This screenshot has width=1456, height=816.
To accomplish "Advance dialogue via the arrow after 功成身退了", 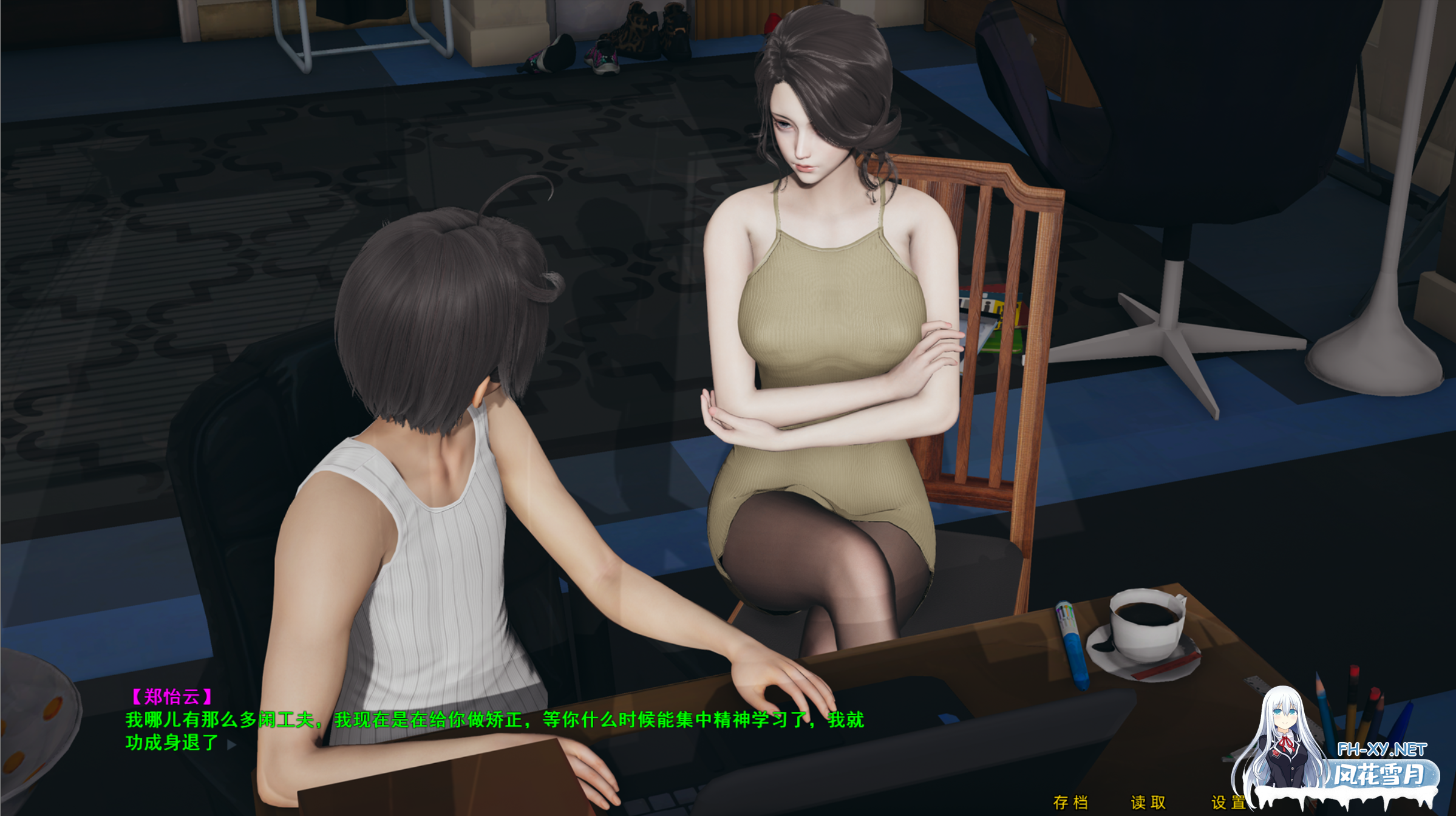I will [x=231, y=744].
